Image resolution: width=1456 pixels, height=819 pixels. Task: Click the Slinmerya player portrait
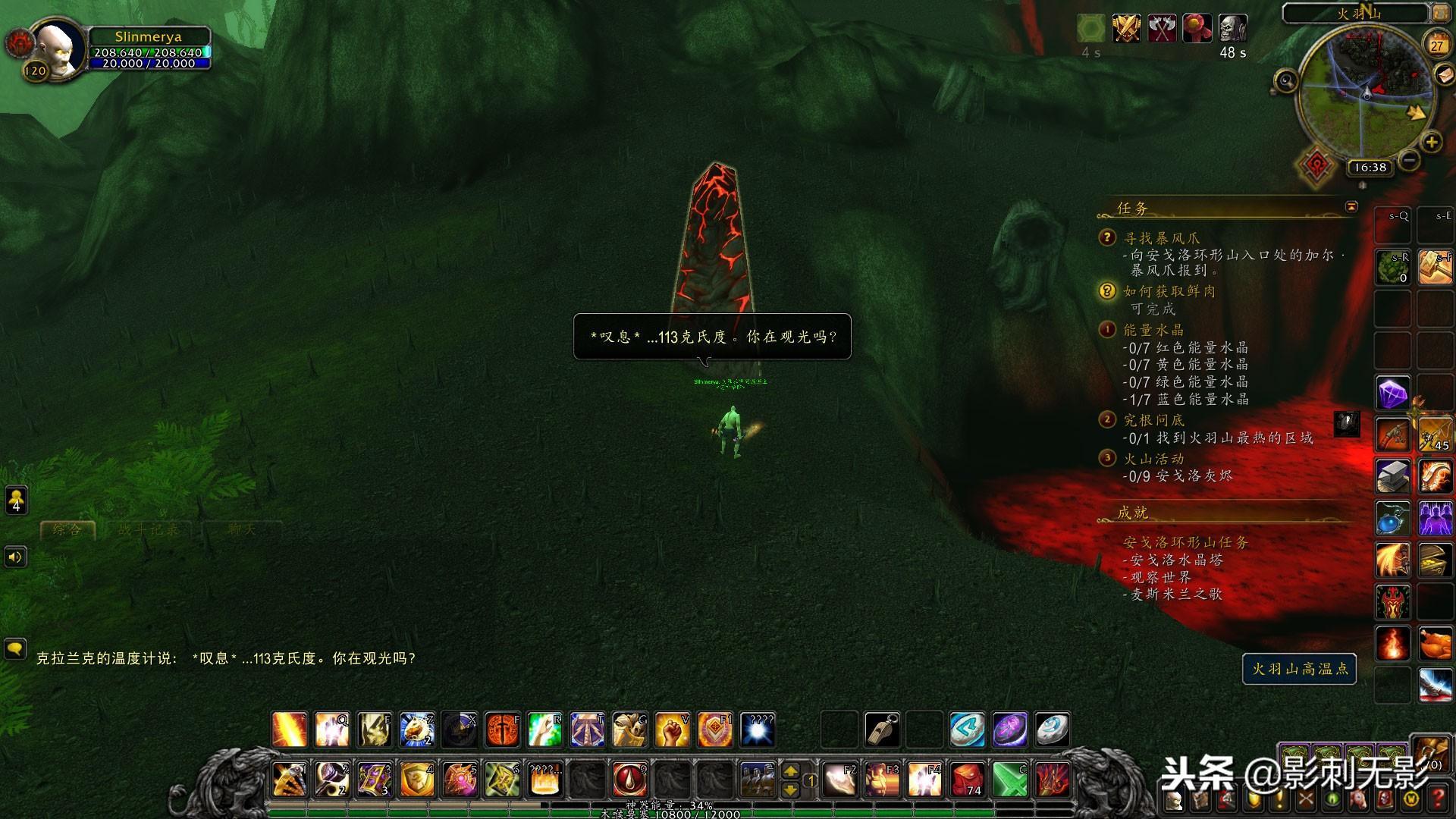click(59, 48)
